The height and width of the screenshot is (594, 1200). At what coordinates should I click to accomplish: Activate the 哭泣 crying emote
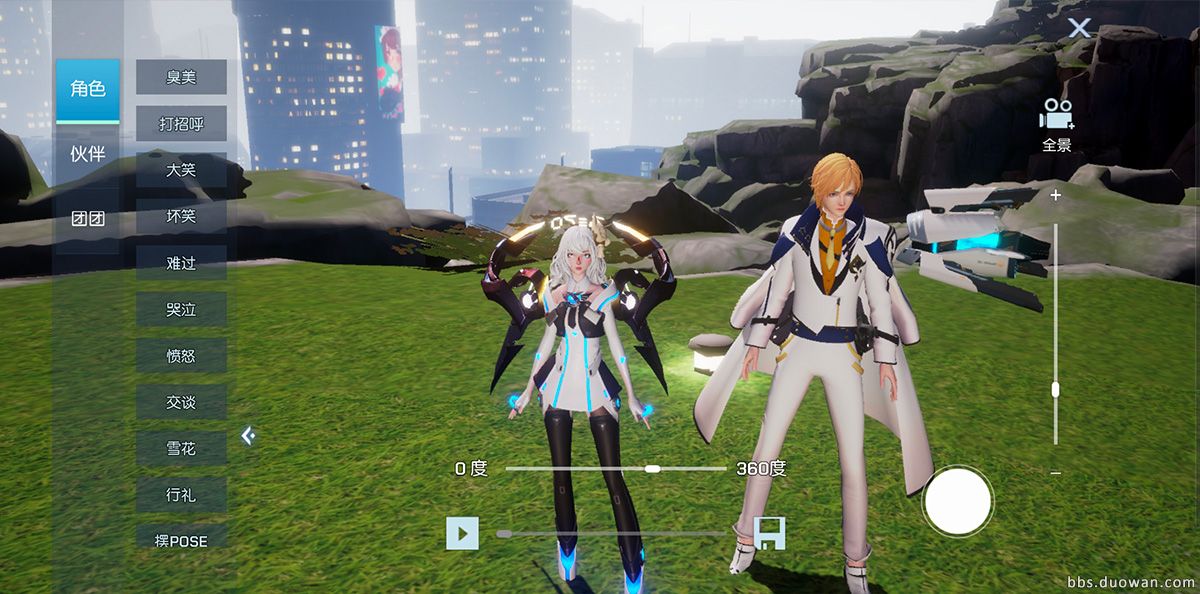coord(181,309)
